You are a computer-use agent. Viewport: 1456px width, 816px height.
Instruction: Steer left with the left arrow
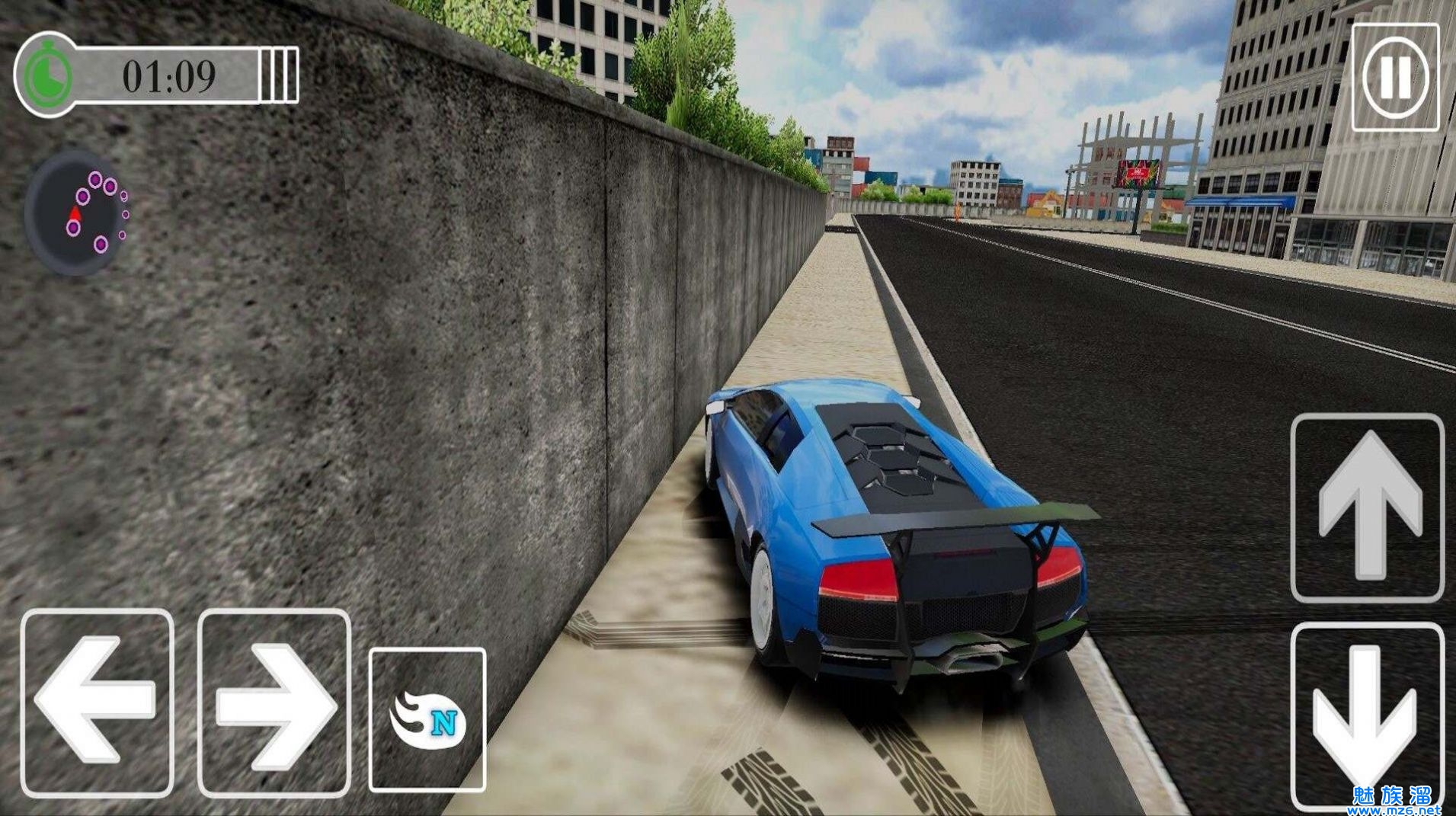[x=97, y=702]
